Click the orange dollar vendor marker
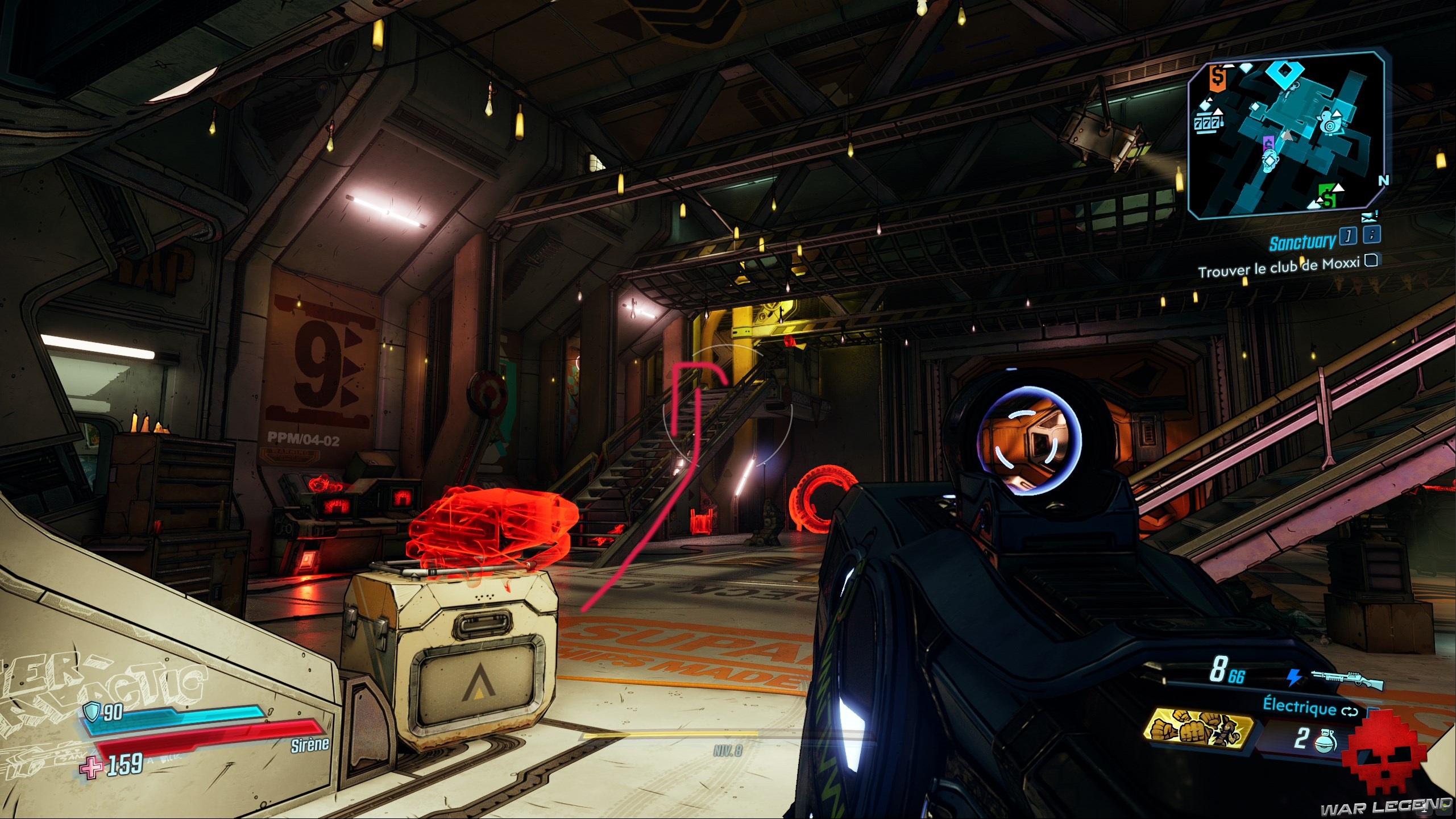Screen dimensions: 1456x819 [1216, 77]
